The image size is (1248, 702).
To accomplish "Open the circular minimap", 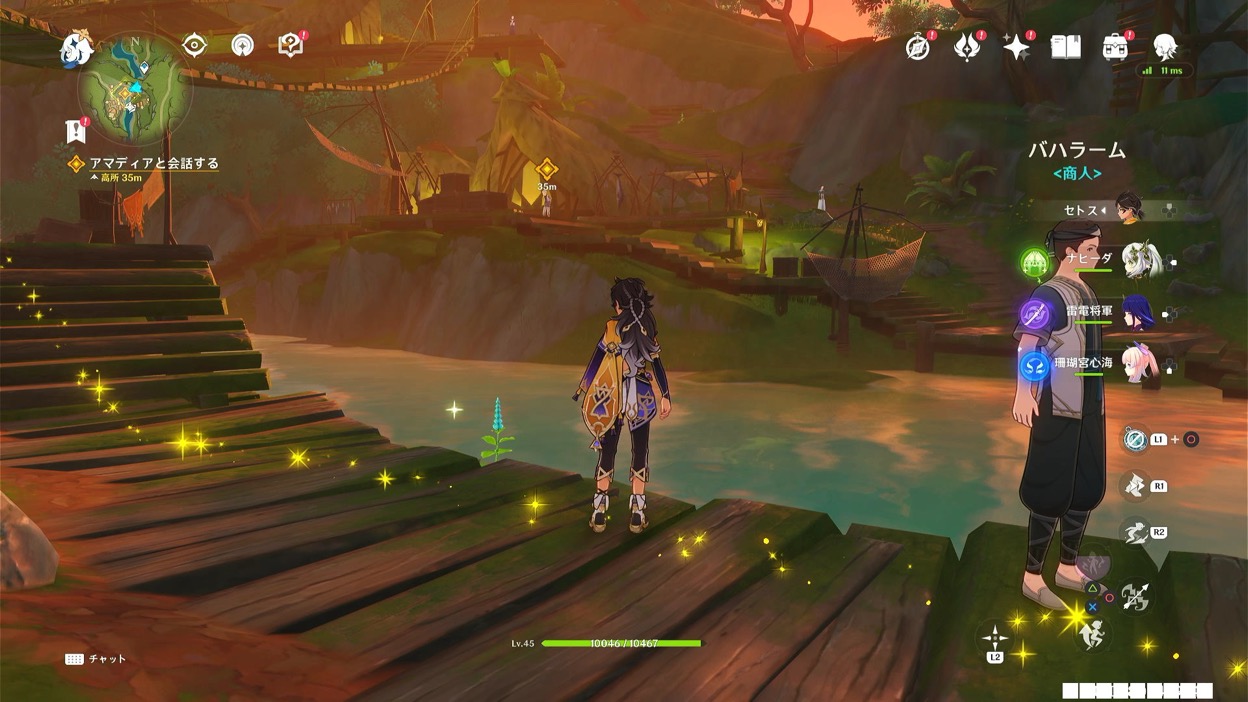I will [135, 88].
